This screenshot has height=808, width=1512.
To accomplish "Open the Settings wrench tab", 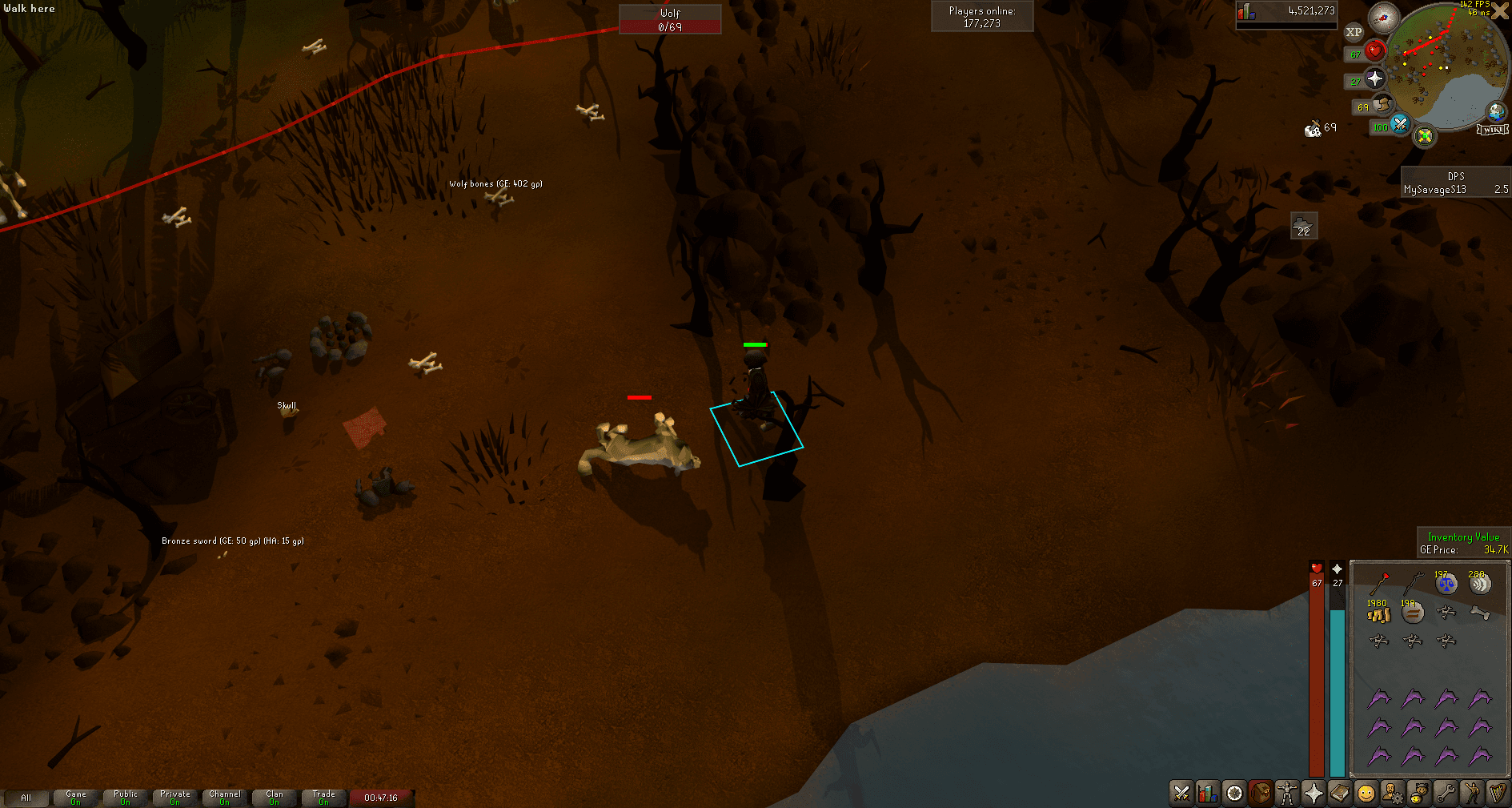I will 1446,794.
